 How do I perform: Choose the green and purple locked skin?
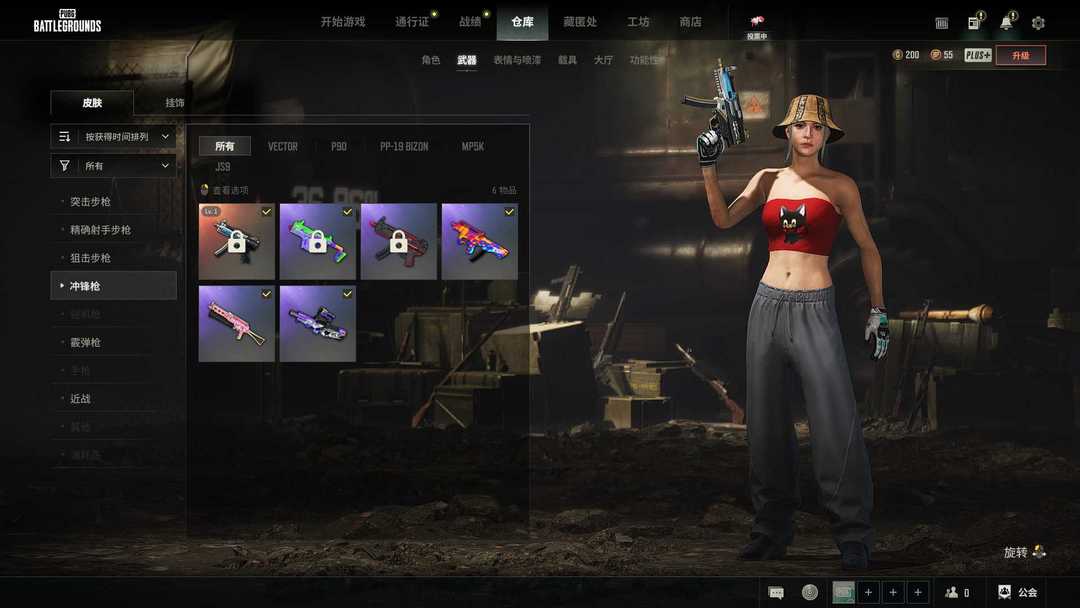coord(318,242)
